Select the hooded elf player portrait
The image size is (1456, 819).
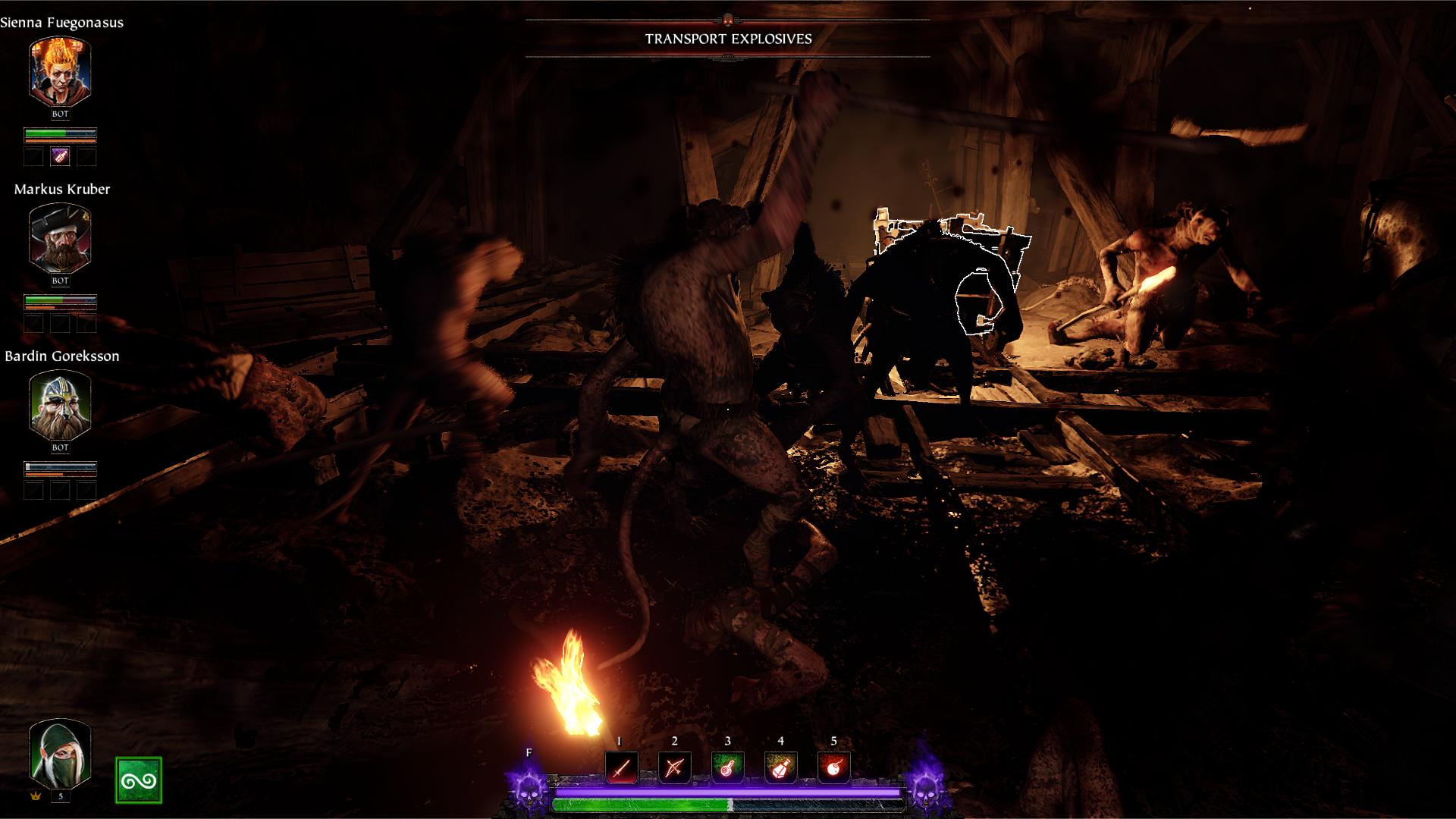(x=60, y=753)
